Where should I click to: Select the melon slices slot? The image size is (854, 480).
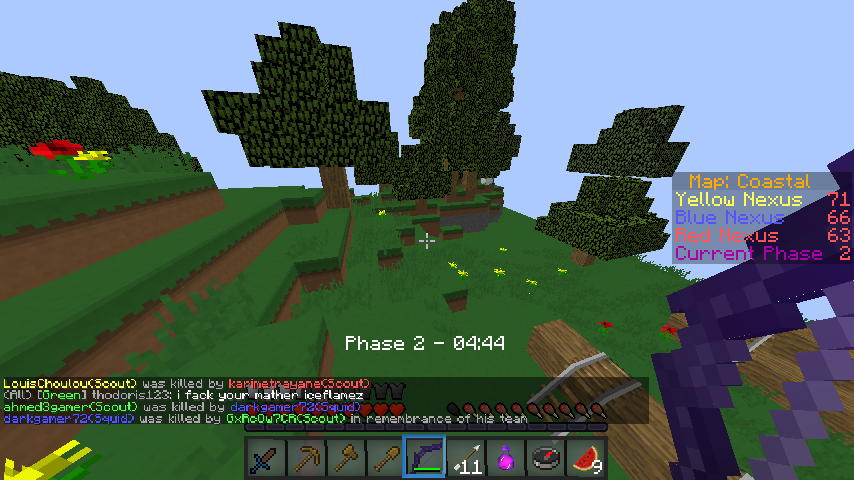[x=586, y=458]
